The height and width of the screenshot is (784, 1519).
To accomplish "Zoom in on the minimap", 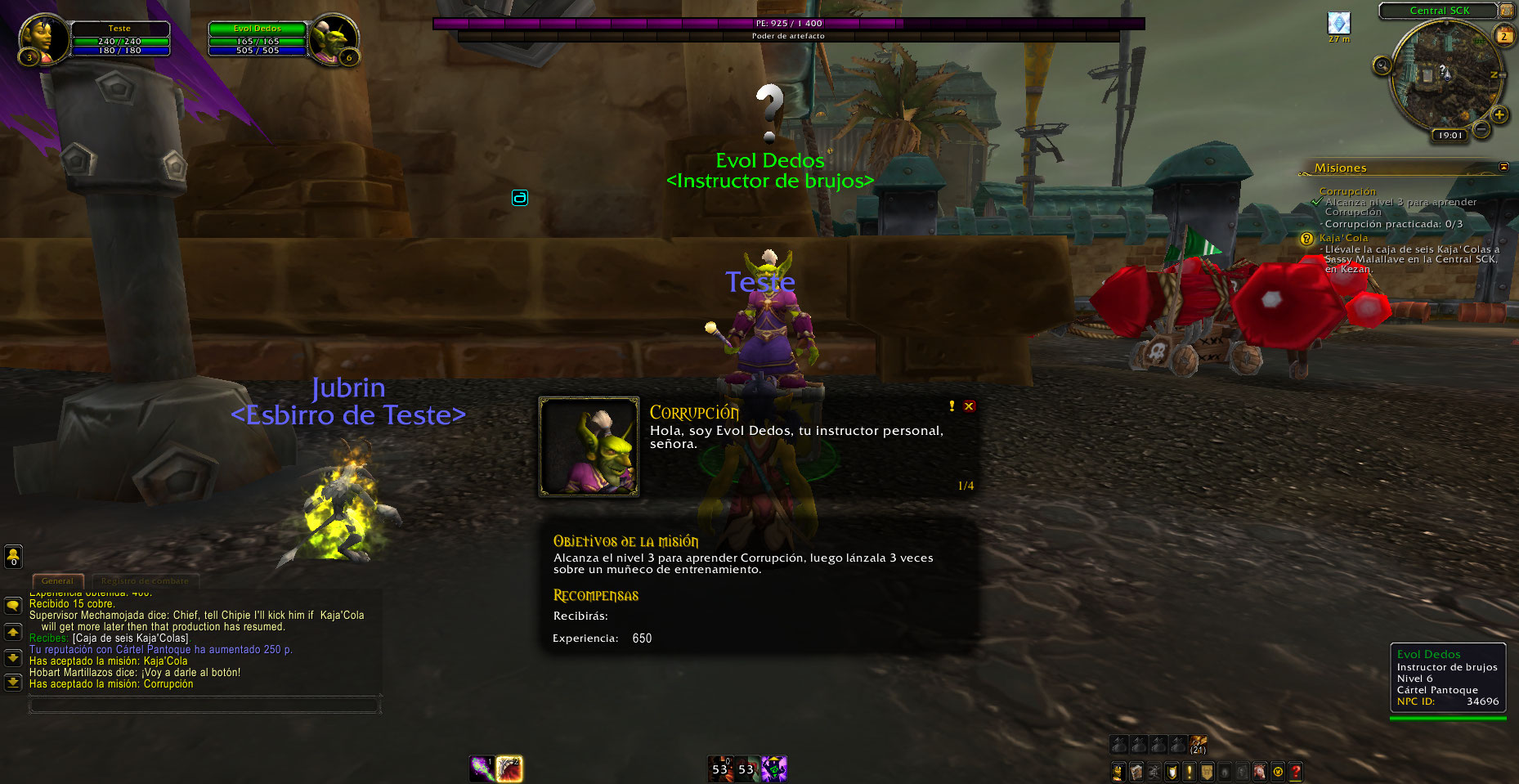I will tap(1499, 115).
